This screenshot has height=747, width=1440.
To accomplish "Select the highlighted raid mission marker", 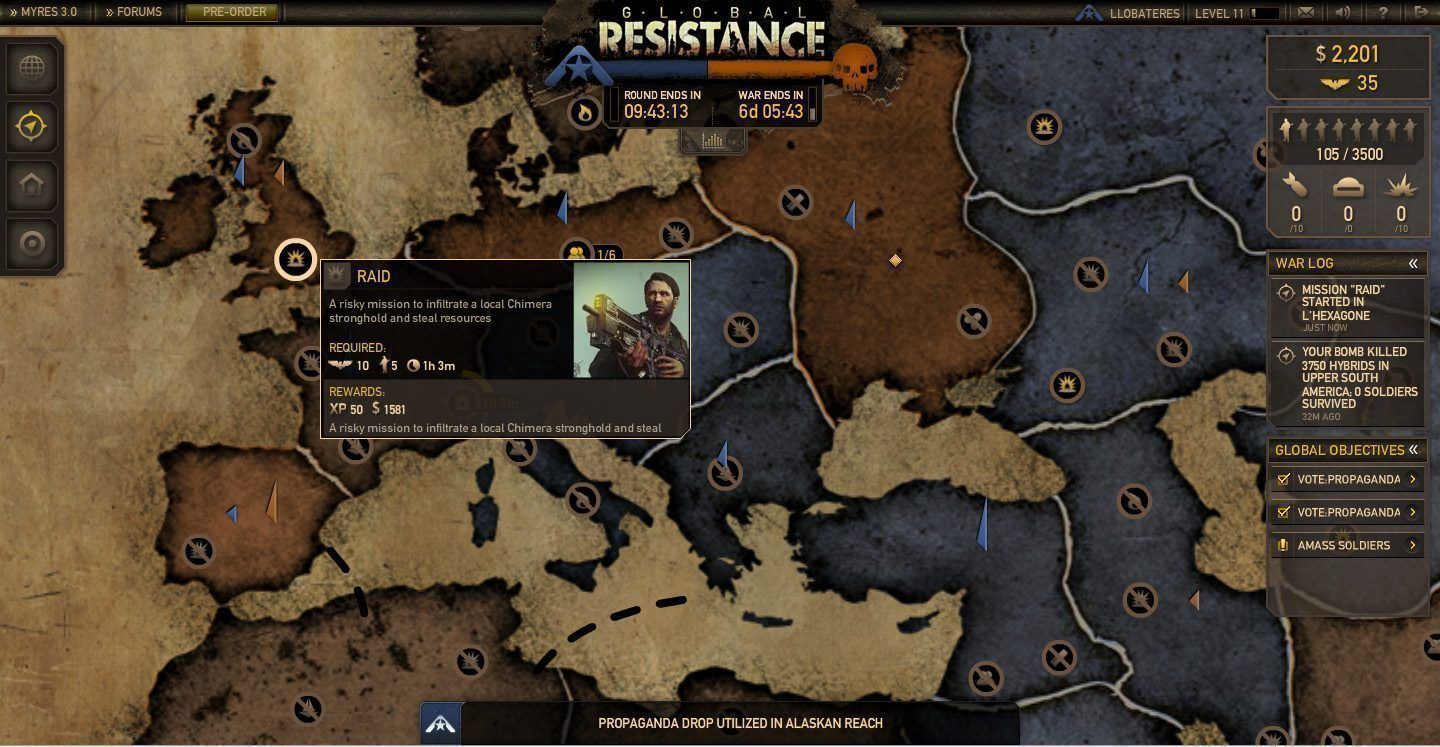I will [x=295, y=259].
